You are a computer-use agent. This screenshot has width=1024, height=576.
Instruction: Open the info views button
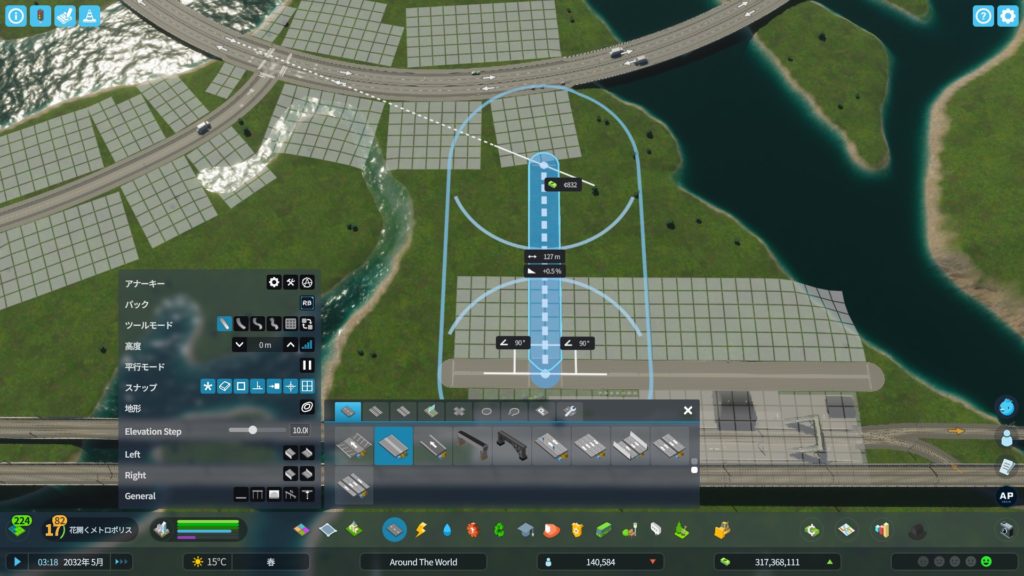coord(15,16)
